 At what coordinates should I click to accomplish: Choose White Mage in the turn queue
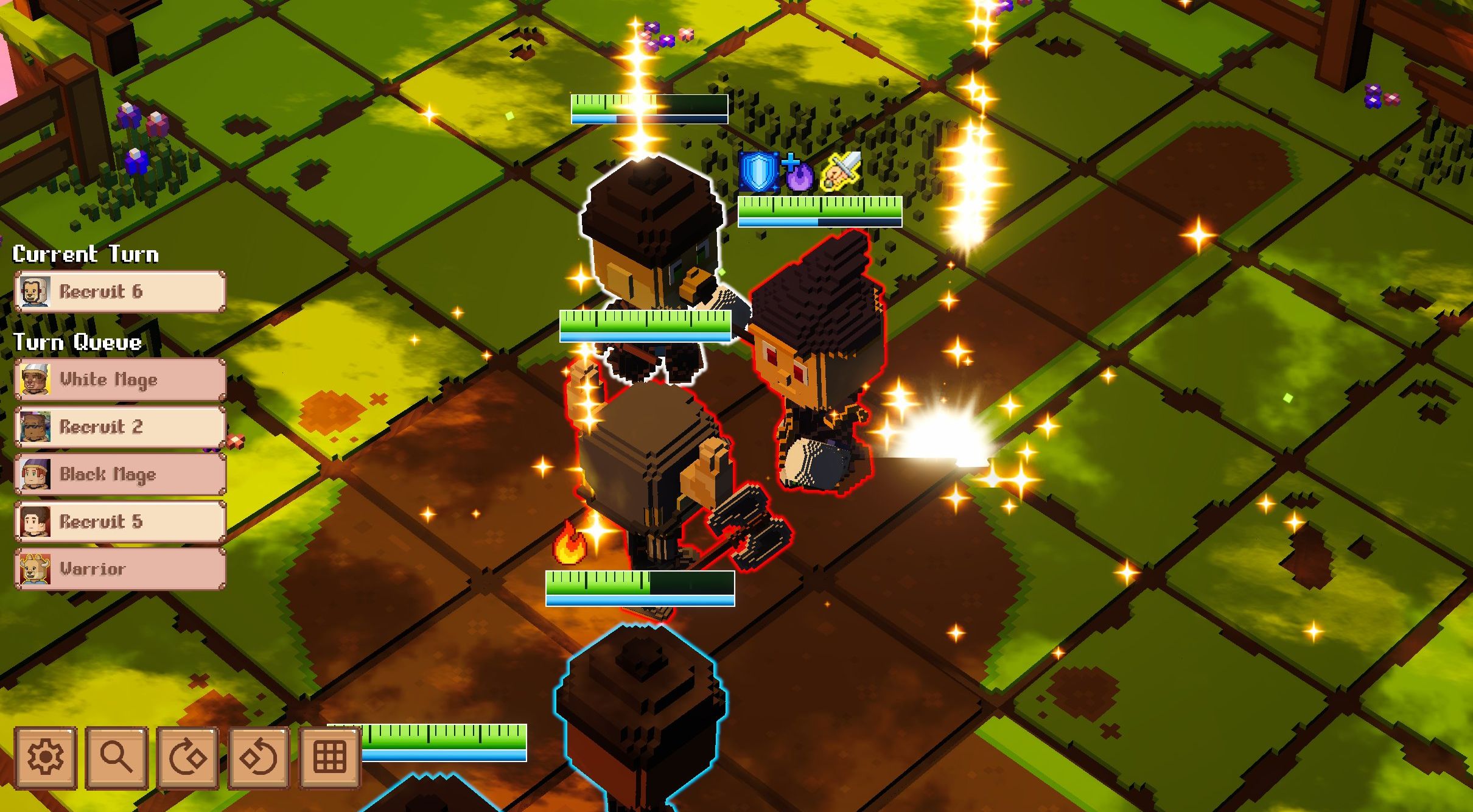tap(120, 379)
